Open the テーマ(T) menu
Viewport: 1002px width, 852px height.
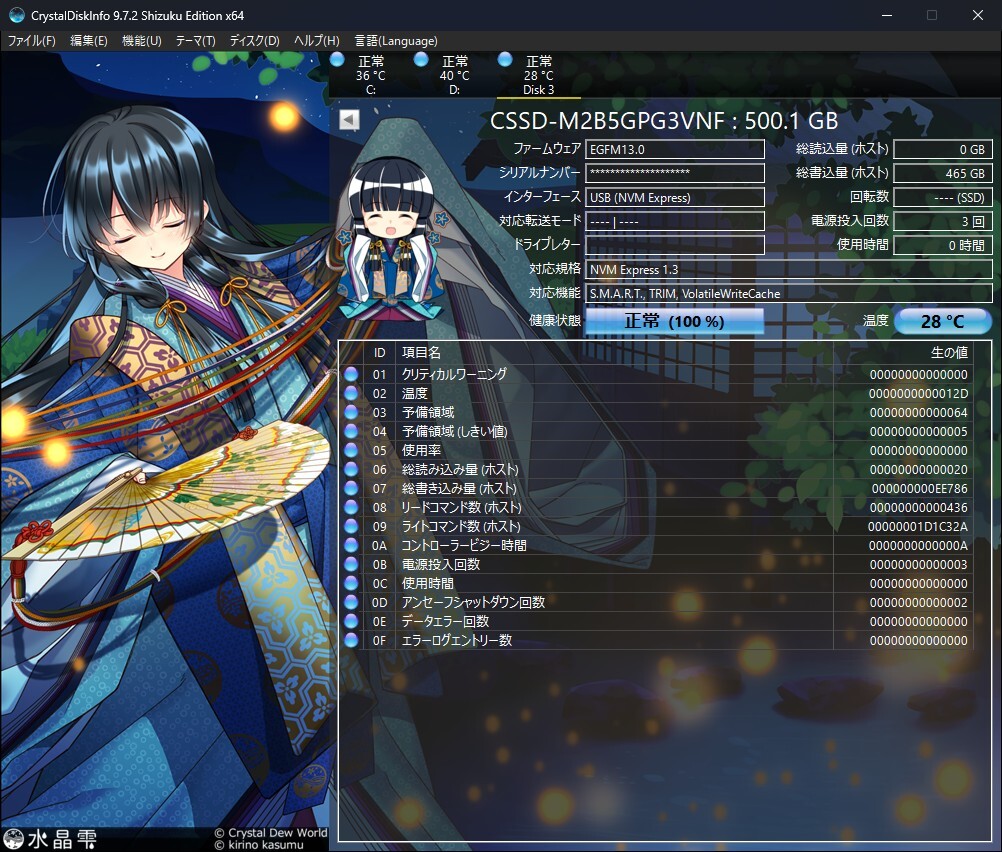(195, 41)
